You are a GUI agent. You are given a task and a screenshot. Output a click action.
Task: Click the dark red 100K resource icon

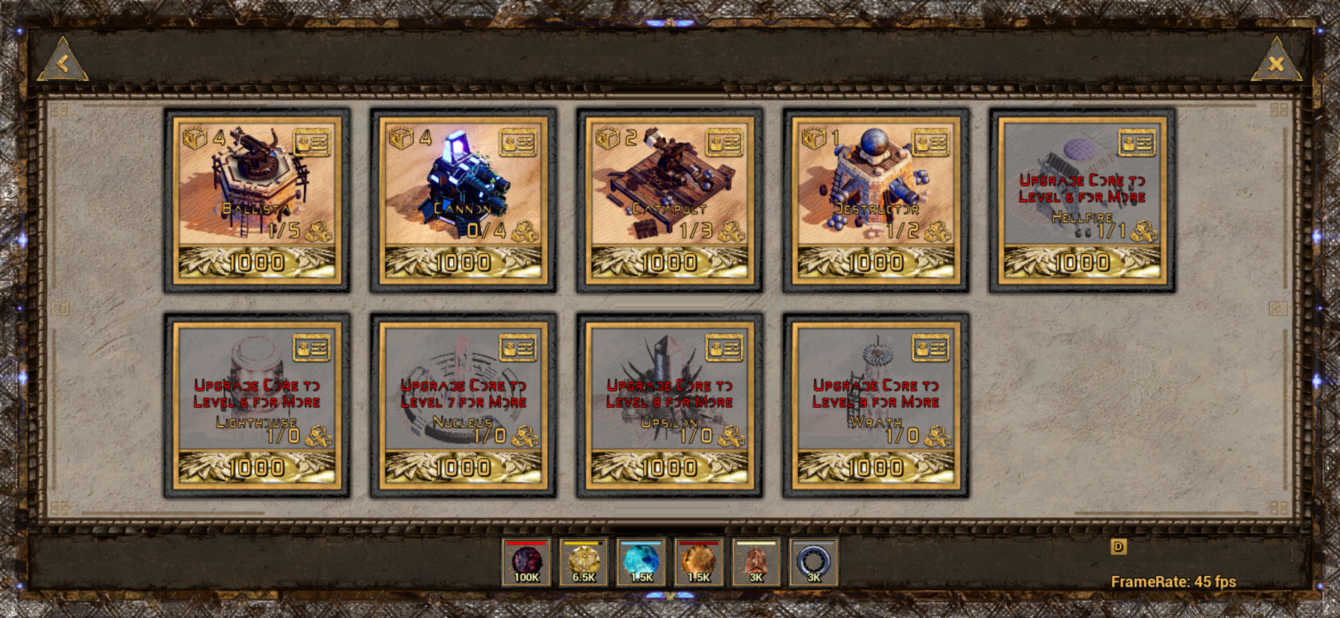(526, 562)
